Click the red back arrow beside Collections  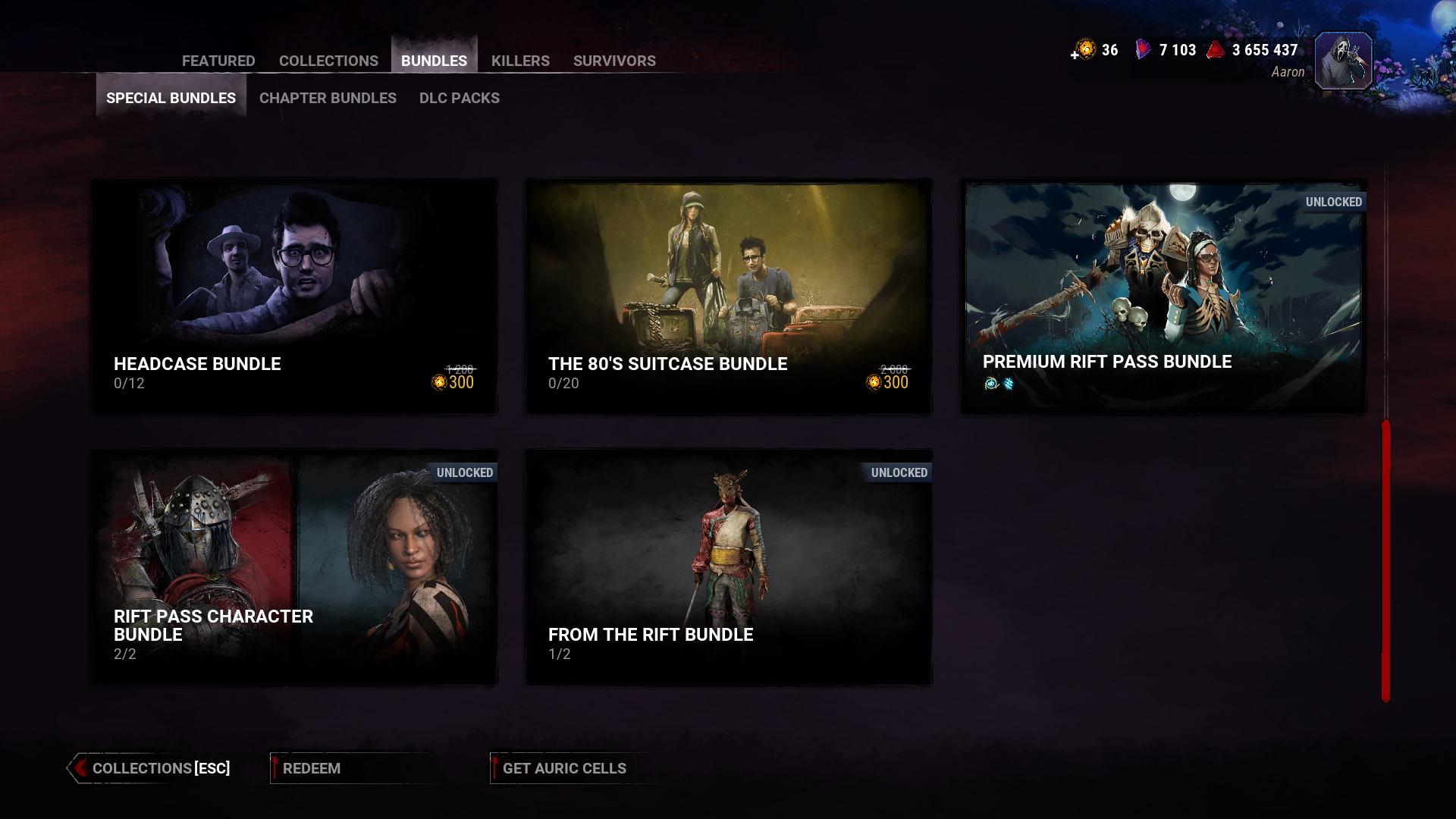pos(79,768)
